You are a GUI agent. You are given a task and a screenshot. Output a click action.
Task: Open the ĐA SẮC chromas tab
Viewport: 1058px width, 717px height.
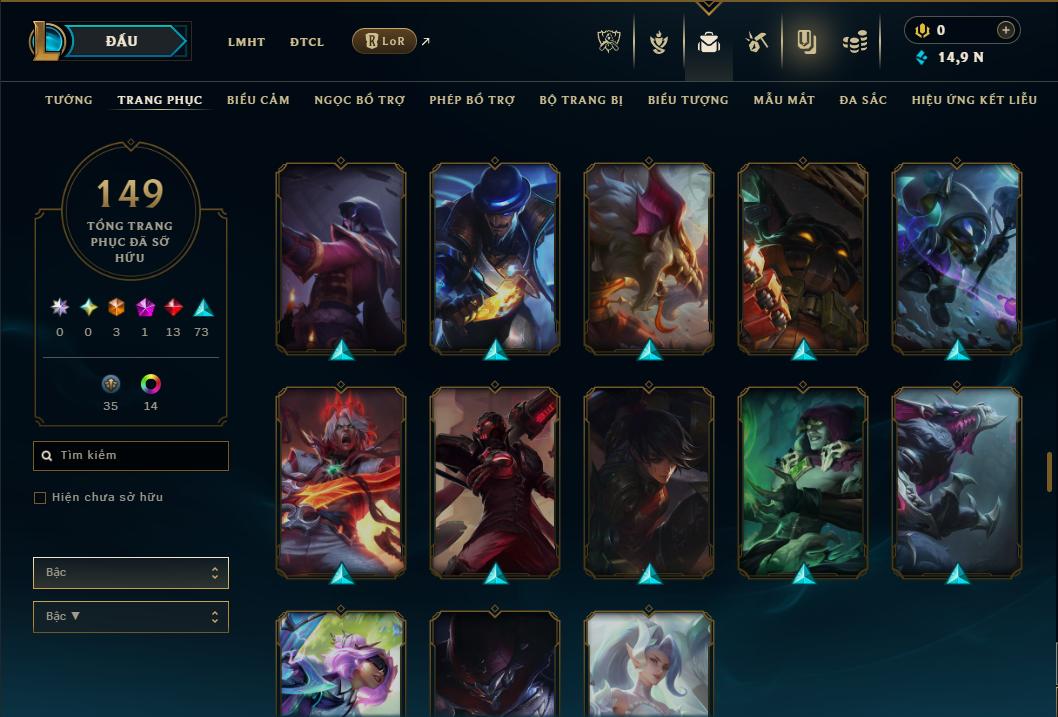[x=863, y=100]
